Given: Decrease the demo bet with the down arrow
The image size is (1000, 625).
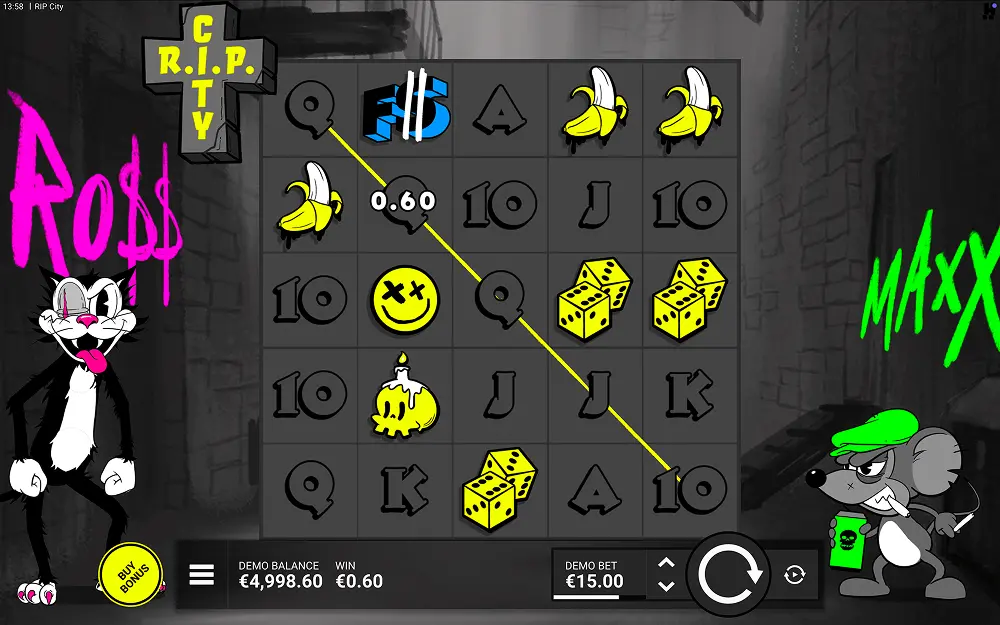Looking at the screenshot, I should click(x=667, y=586).
